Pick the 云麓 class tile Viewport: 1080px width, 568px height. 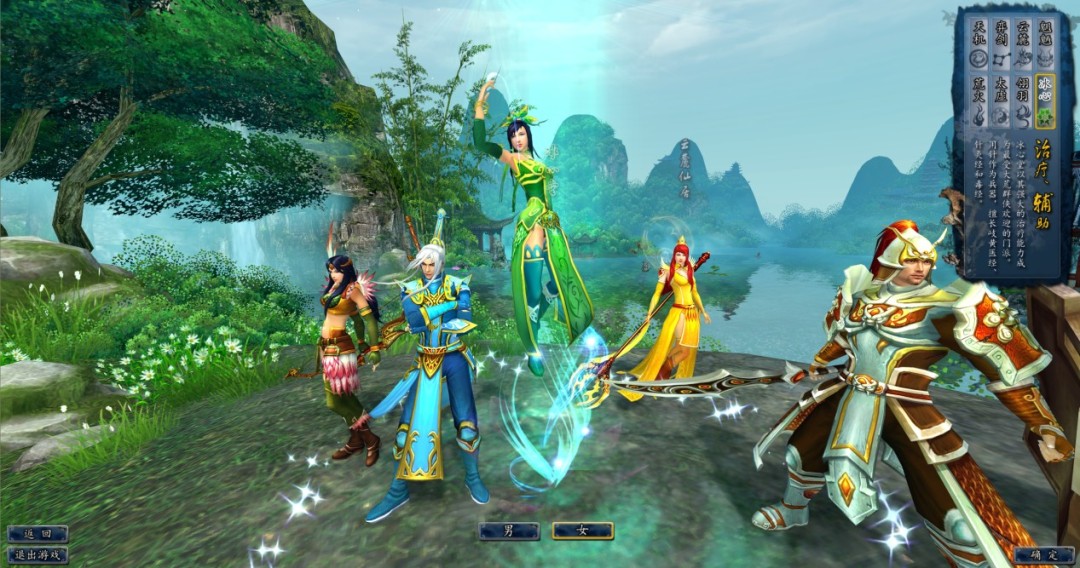(1022, 43)
